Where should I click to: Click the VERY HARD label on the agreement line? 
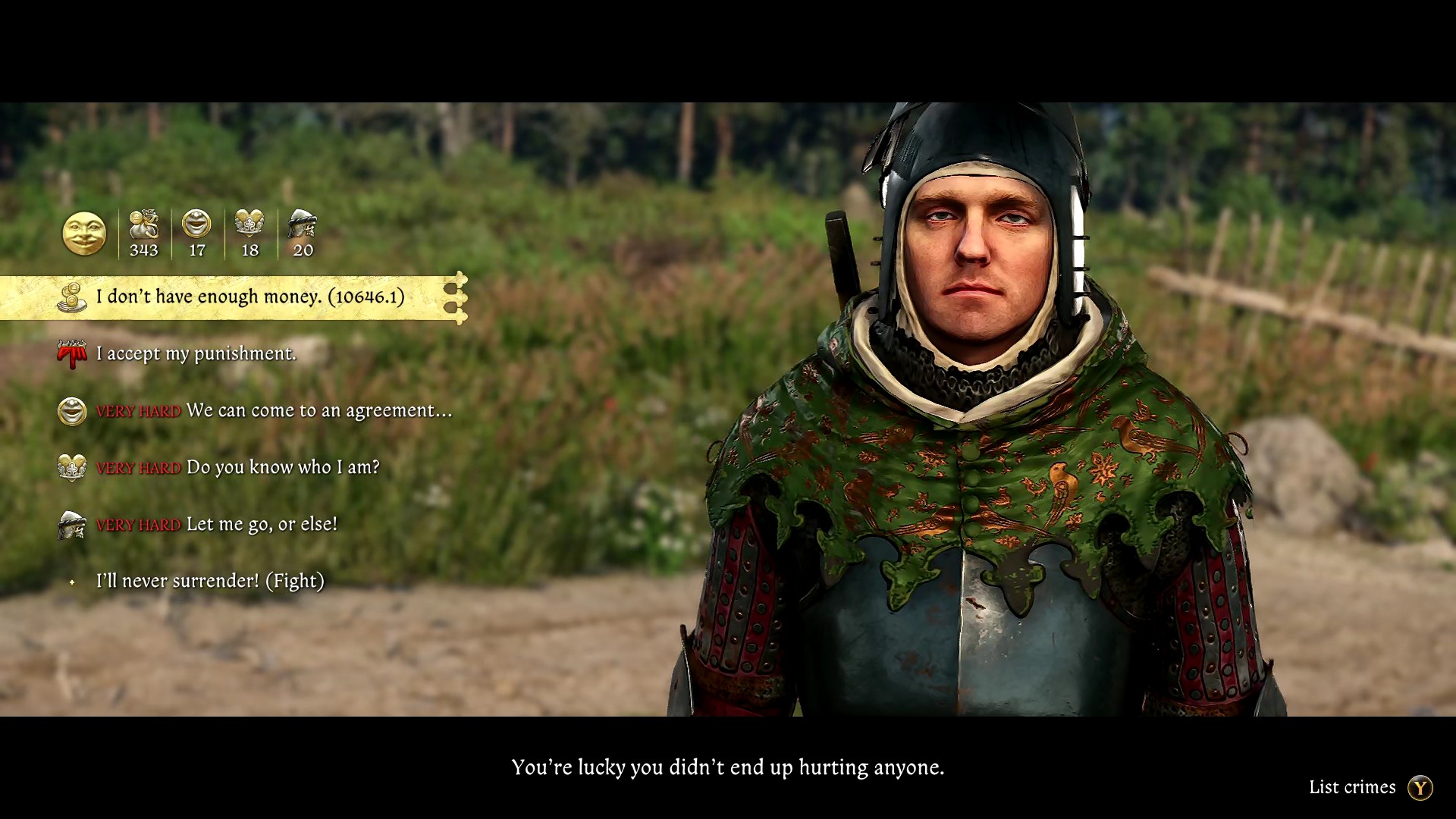[x=138, y=411]
